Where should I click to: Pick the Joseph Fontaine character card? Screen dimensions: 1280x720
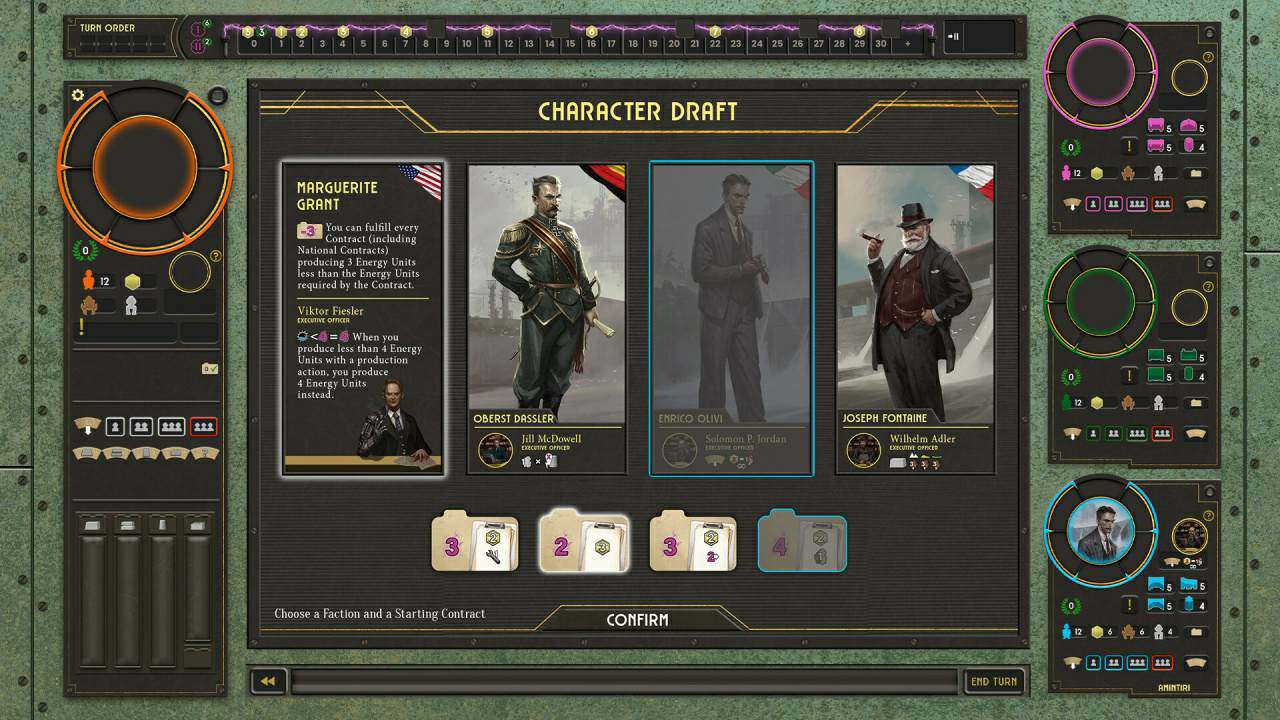point(915,318)
